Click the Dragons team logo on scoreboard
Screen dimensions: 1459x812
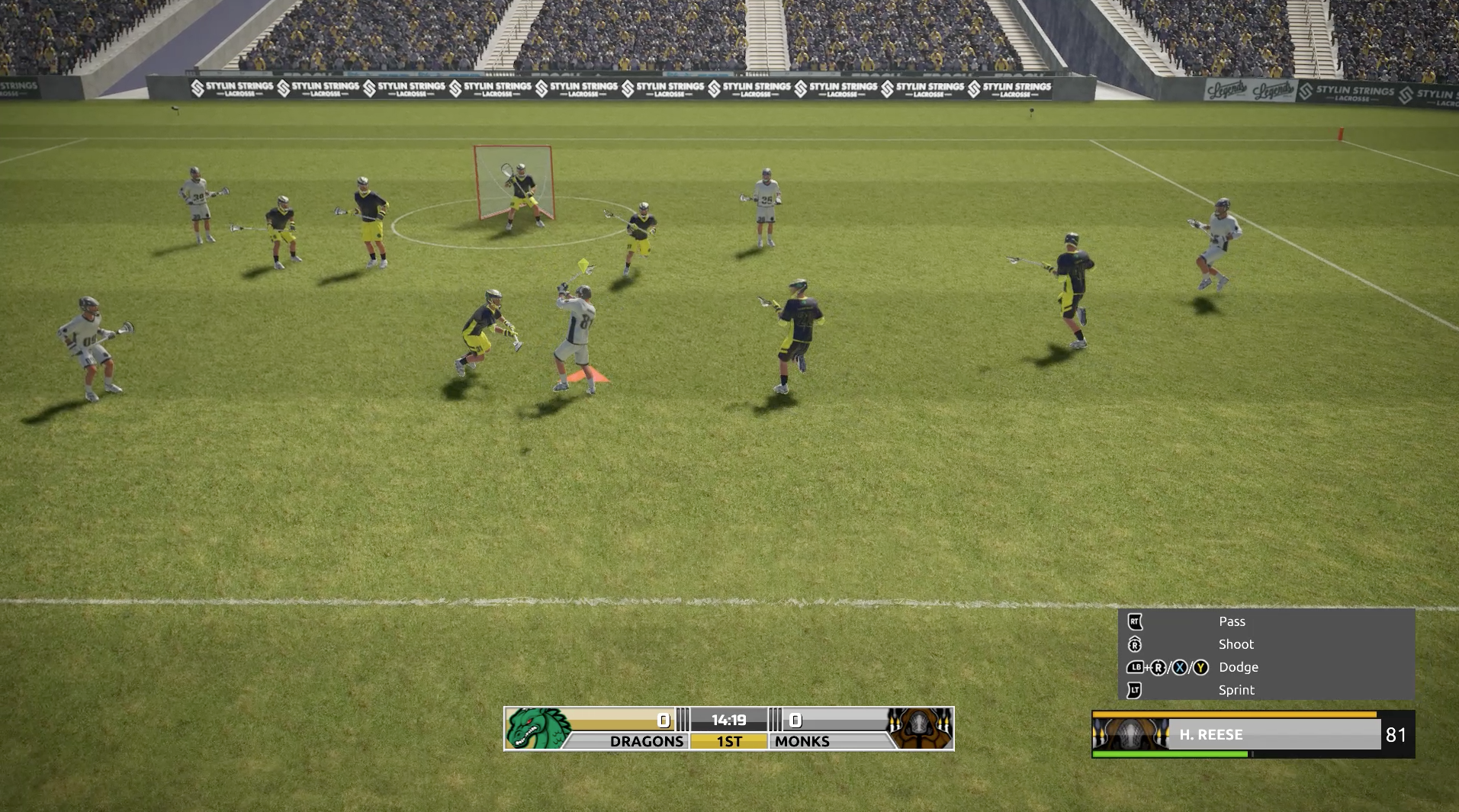pos(537,729)
